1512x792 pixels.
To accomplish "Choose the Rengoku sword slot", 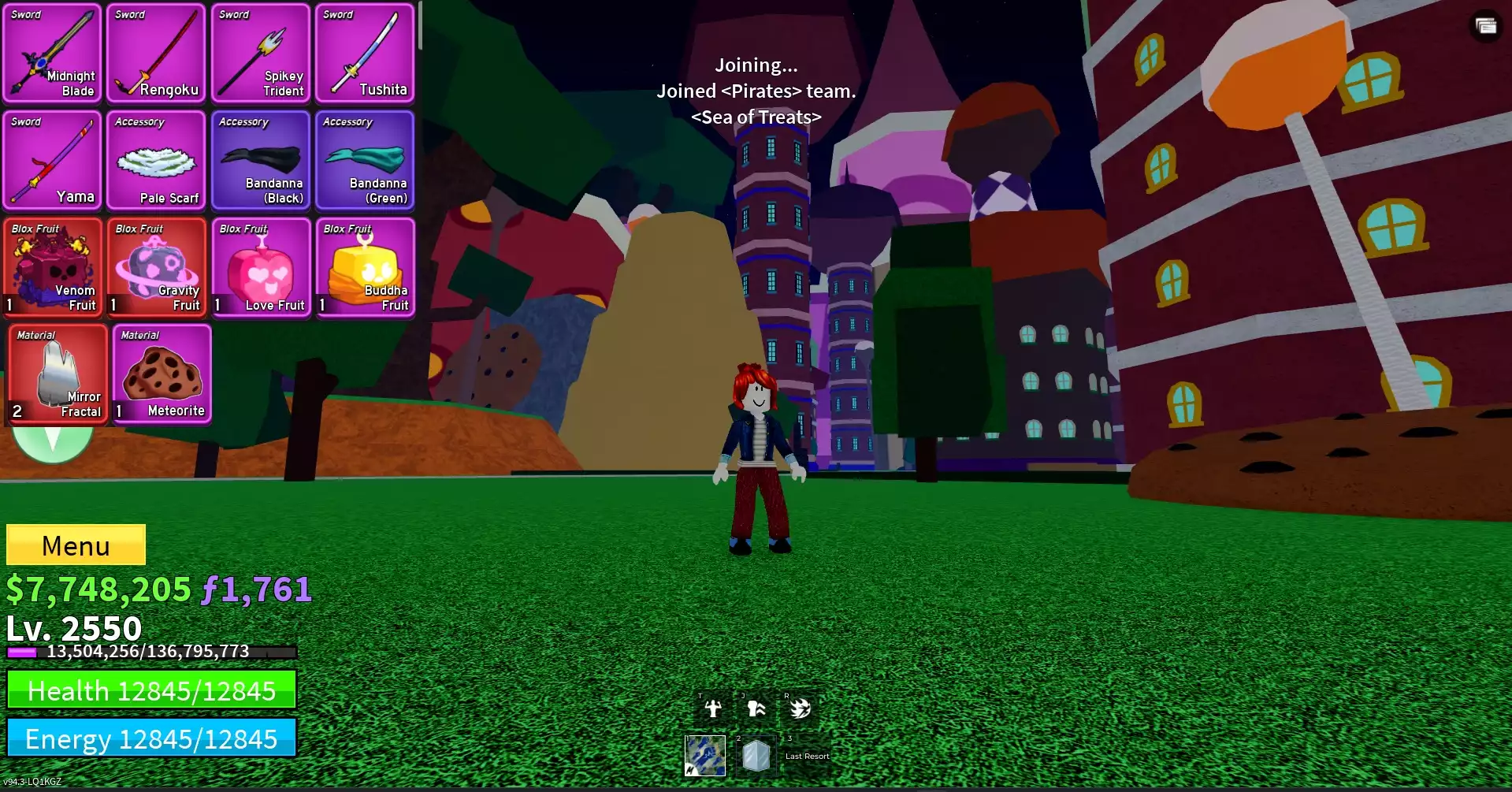I will tap(156, 54).
